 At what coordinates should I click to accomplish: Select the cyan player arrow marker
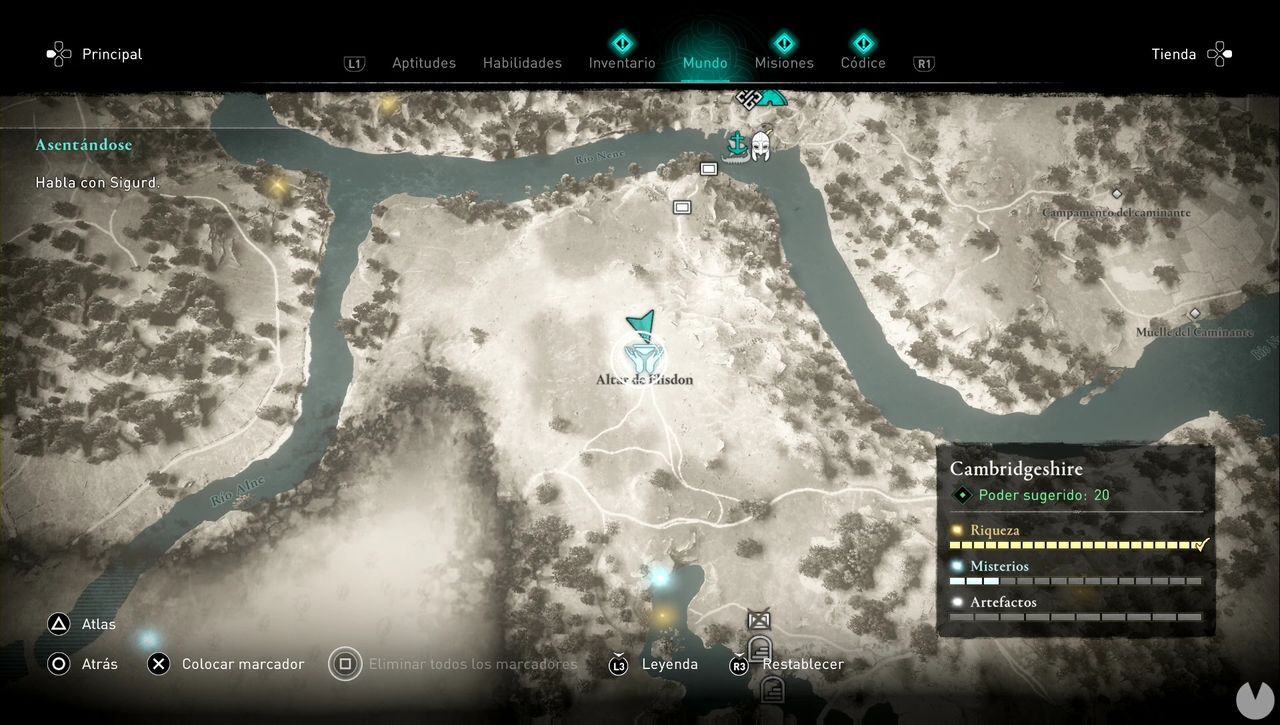tap(643, 323)
